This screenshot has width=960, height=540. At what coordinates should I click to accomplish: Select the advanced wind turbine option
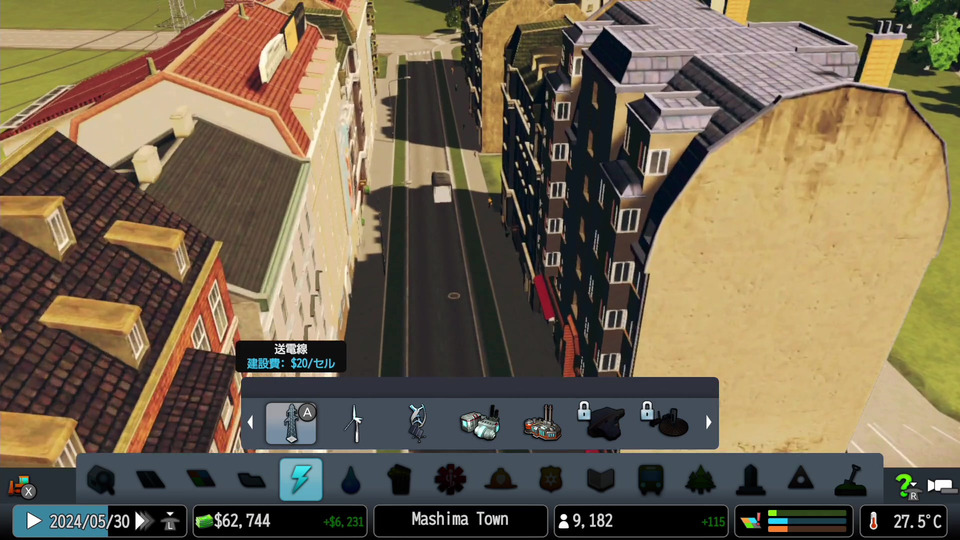tap(416, 423)
